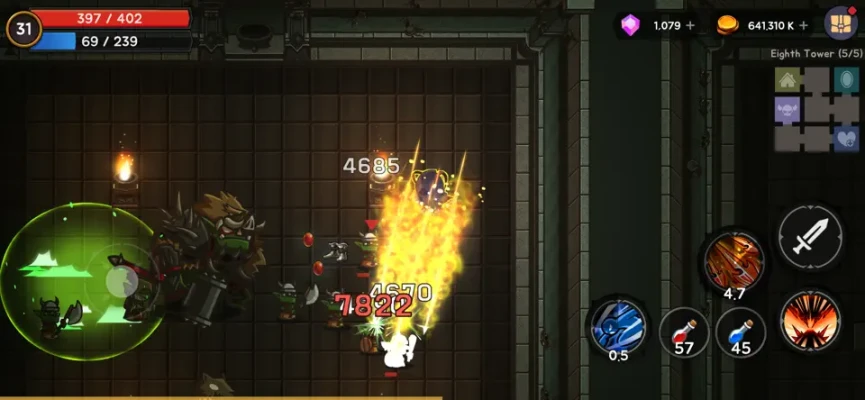Use the blue dash skill
This screenshot has width=865, height=400.
coord(617,326)
